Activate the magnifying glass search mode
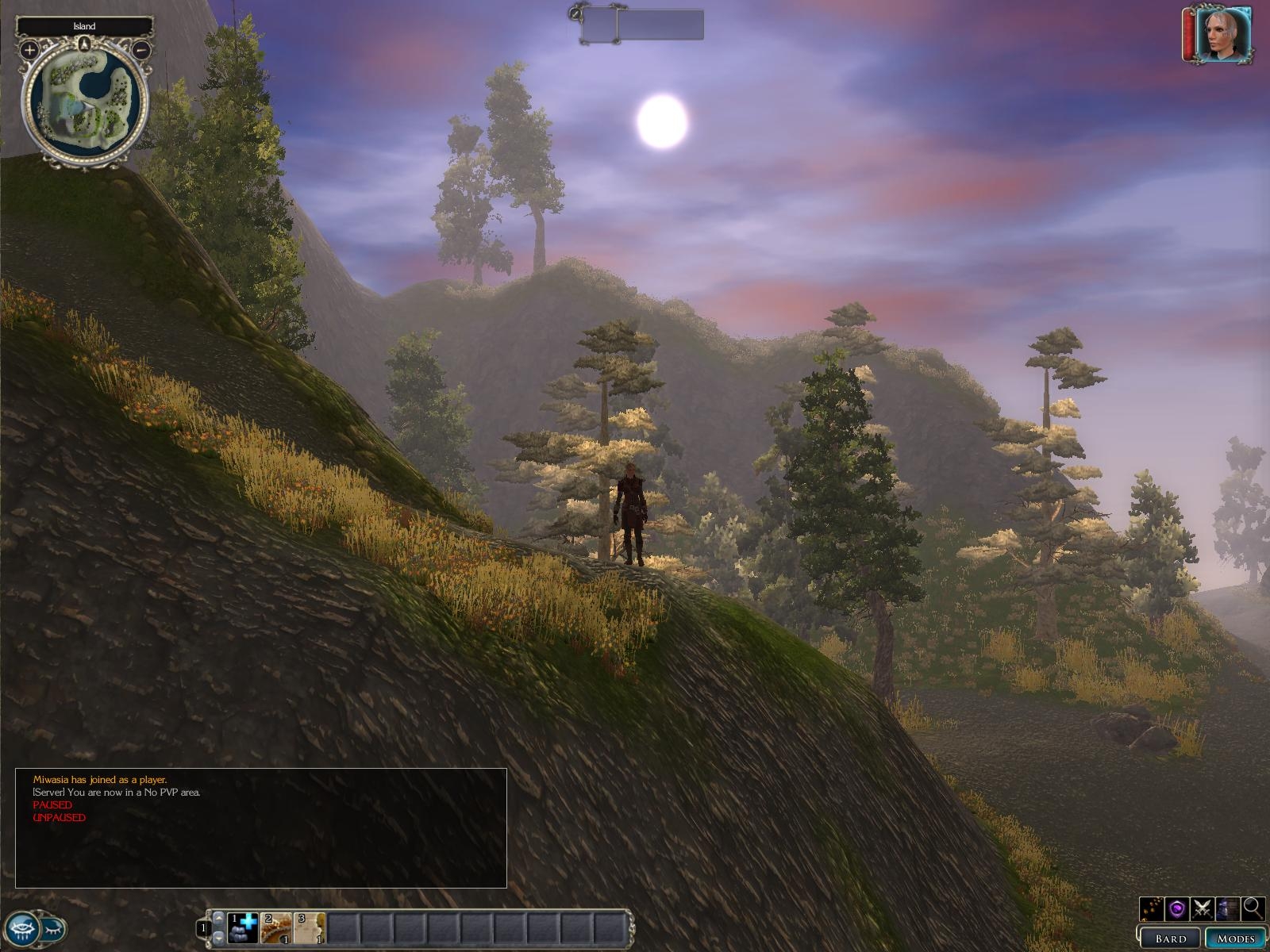Image resolution: width=1270 pixels, height=952 pixels. (1253, 908)
